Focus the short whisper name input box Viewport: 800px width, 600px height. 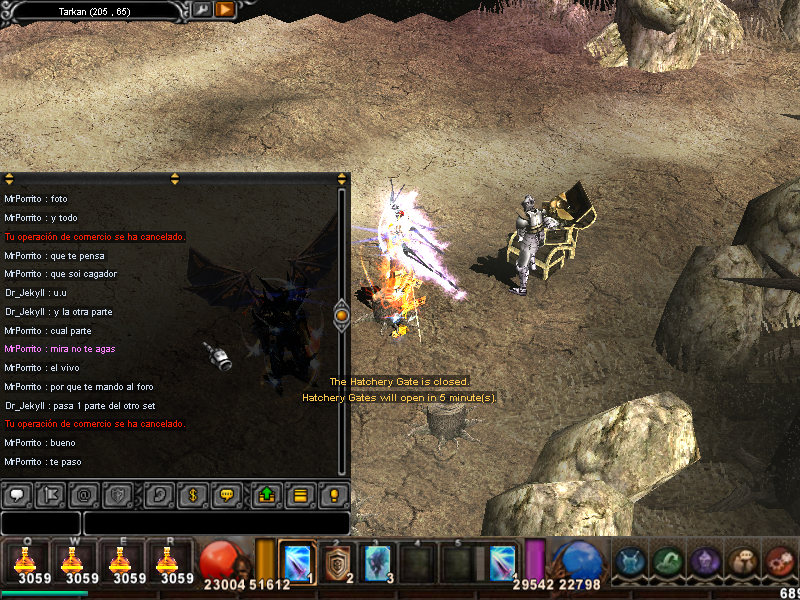40,523
